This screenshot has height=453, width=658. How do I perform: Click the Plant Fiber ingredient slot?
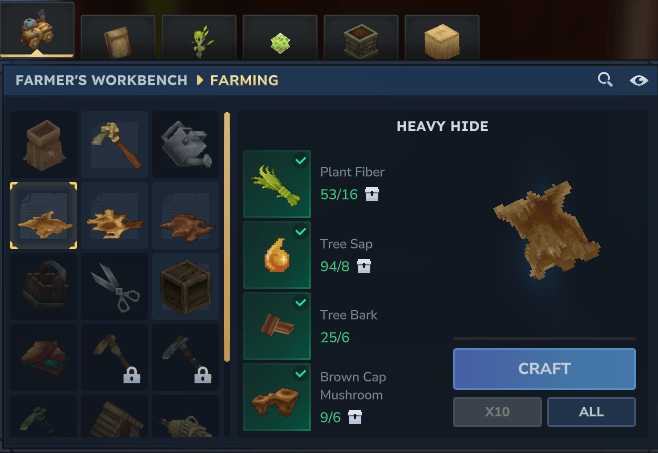point(277,184)
